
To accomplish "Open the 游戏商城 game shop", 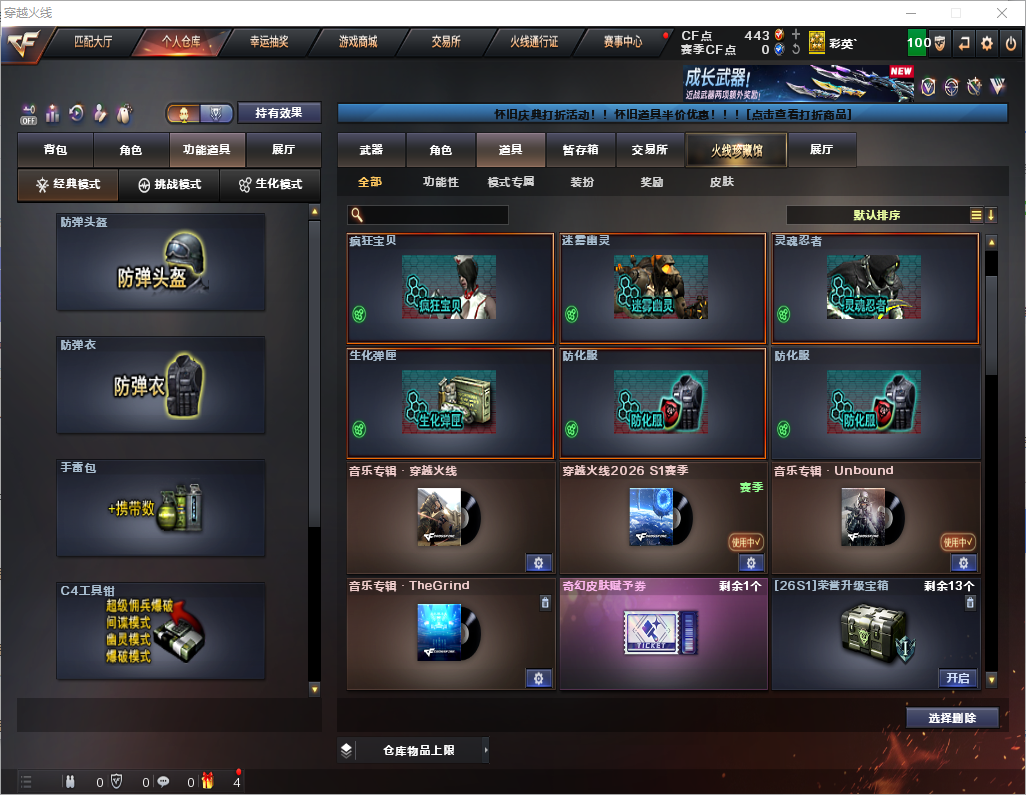I will [357, 42].
